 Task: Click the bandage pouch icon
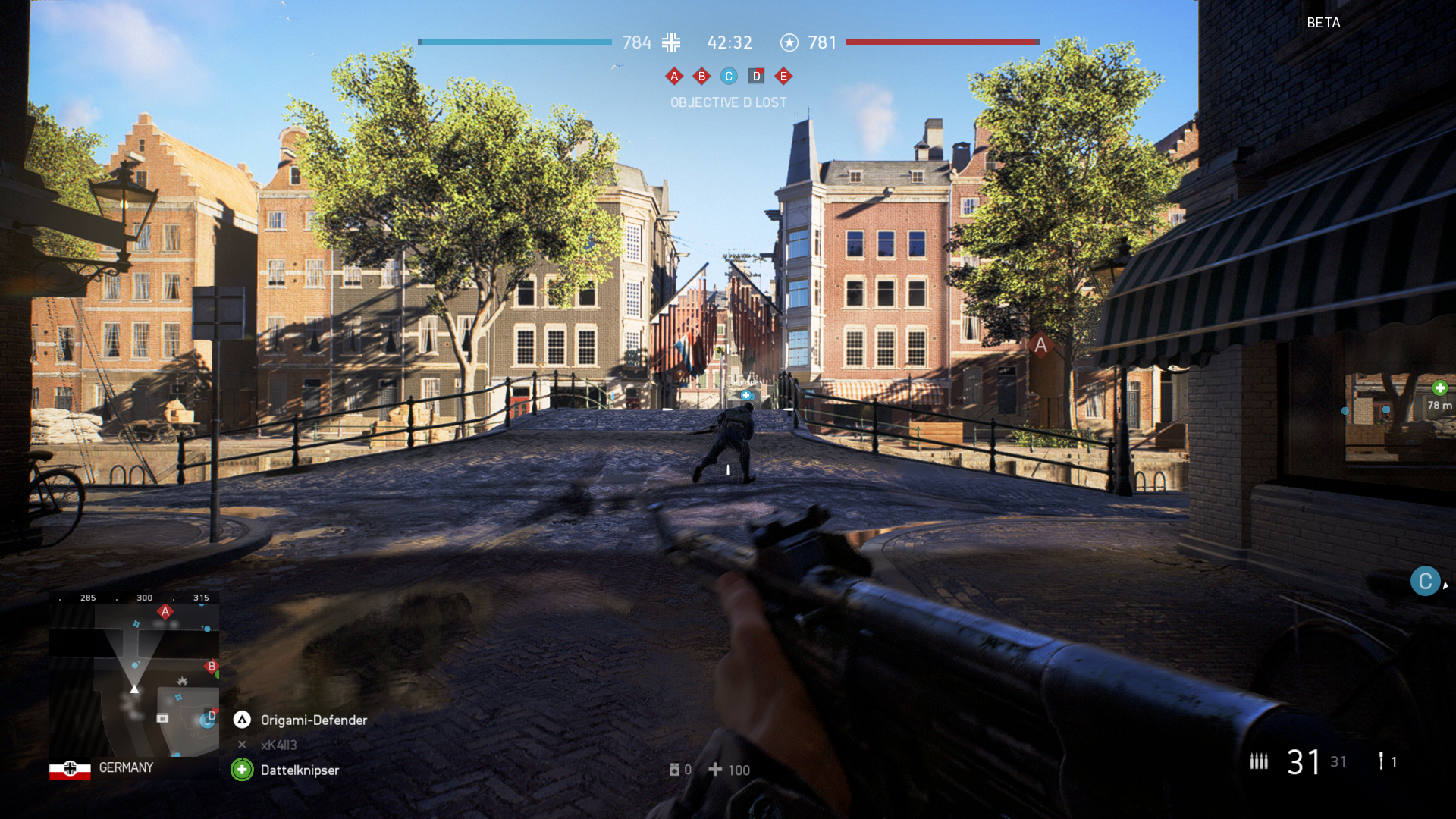click(674, 770)
